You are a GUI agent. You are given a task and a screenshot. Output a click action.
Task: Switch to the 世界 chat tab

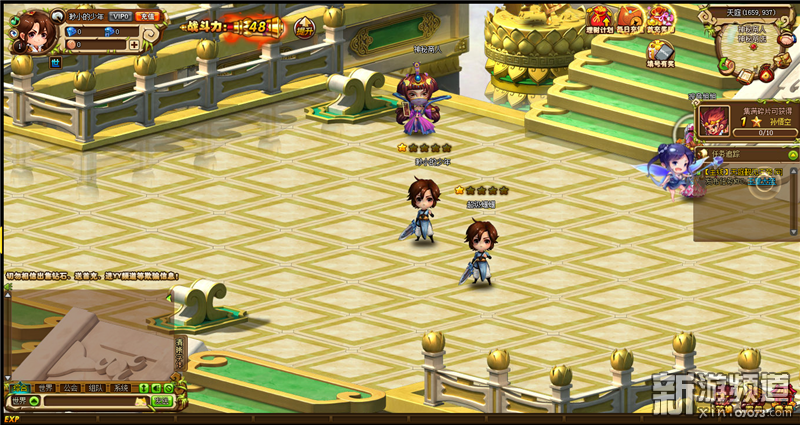[45, 387]
